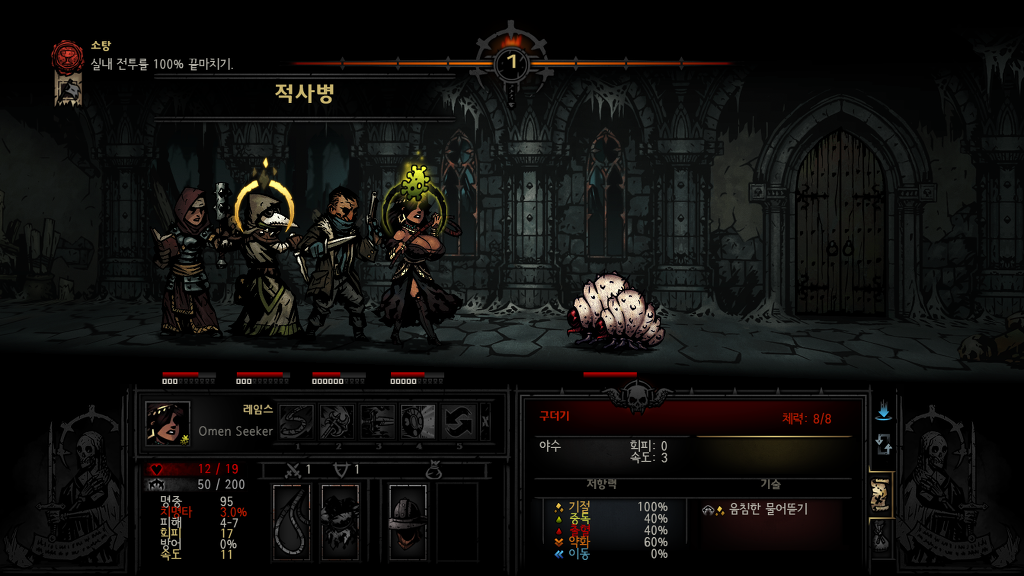Click the blue down arrow button

[882, 411]
